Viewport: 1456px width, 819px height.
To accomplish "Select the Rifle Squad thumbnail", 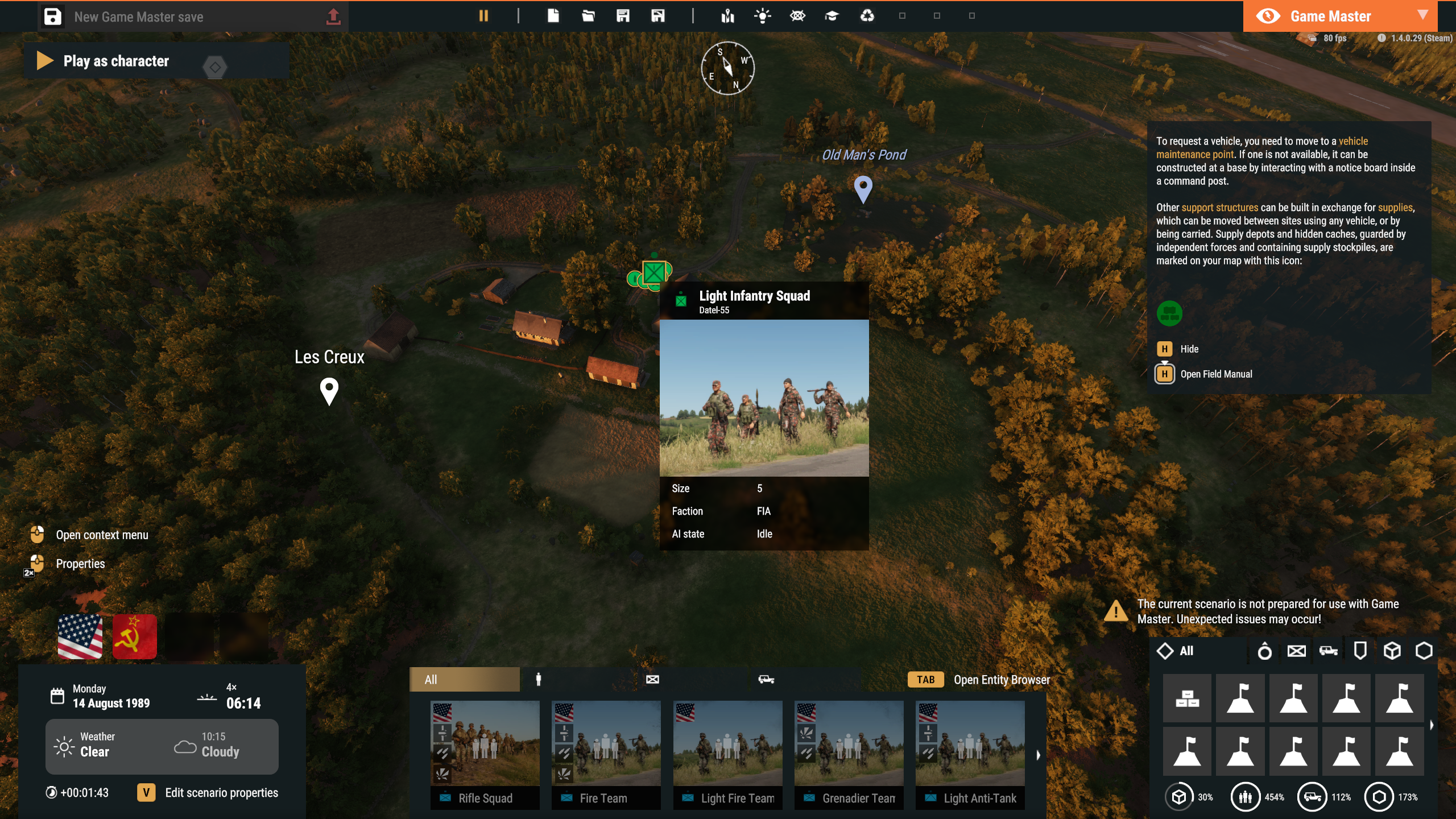I will click(485, 754).
